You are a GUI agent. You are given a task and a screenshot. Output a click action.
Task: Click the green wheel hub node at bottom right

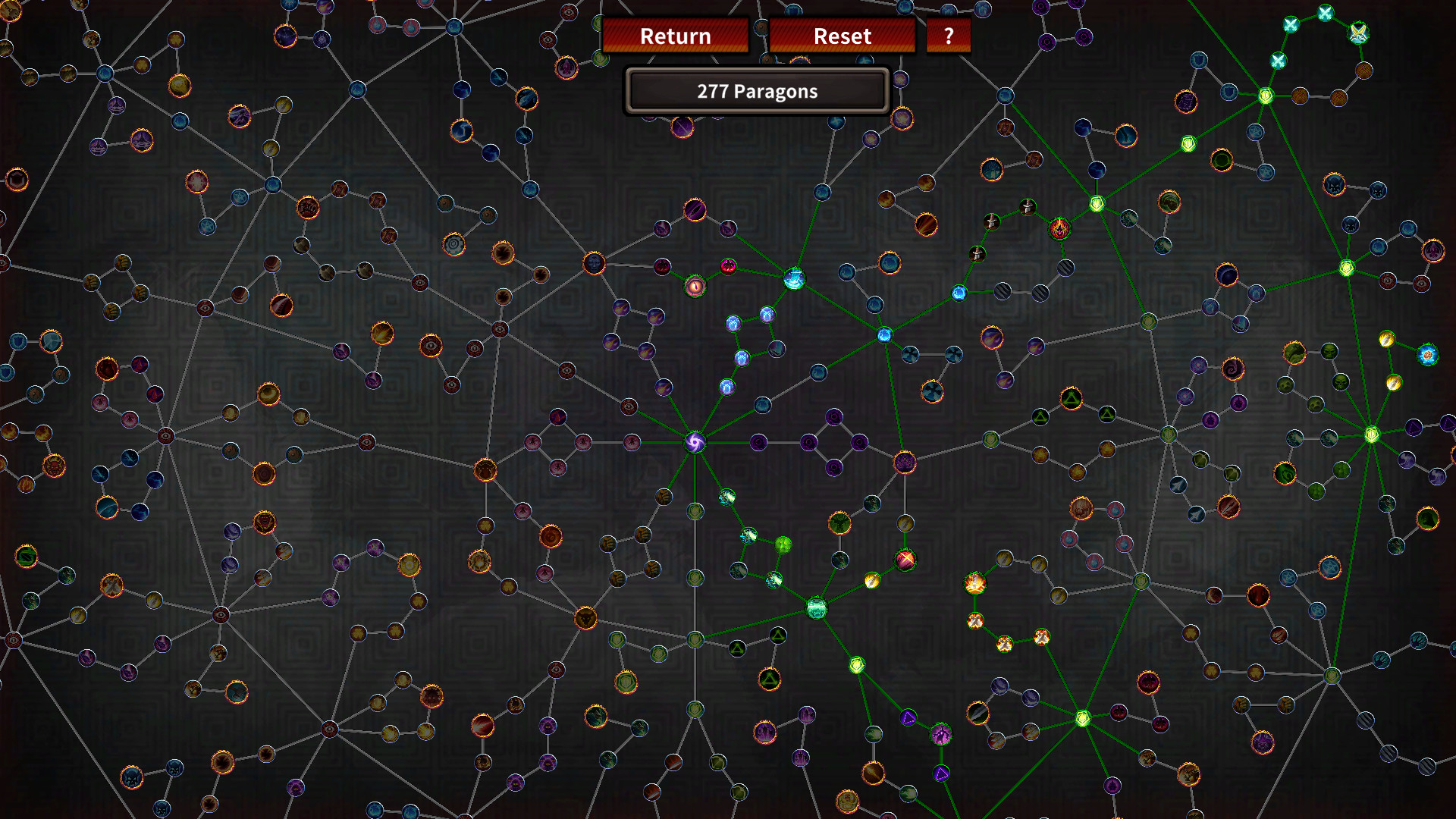point(1332,676)
